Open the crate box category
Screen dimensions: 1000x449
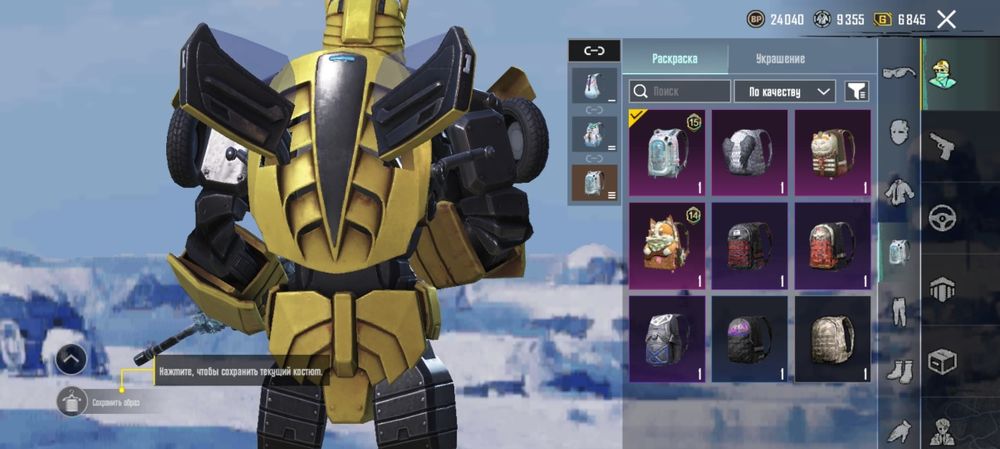click(942, 360)
